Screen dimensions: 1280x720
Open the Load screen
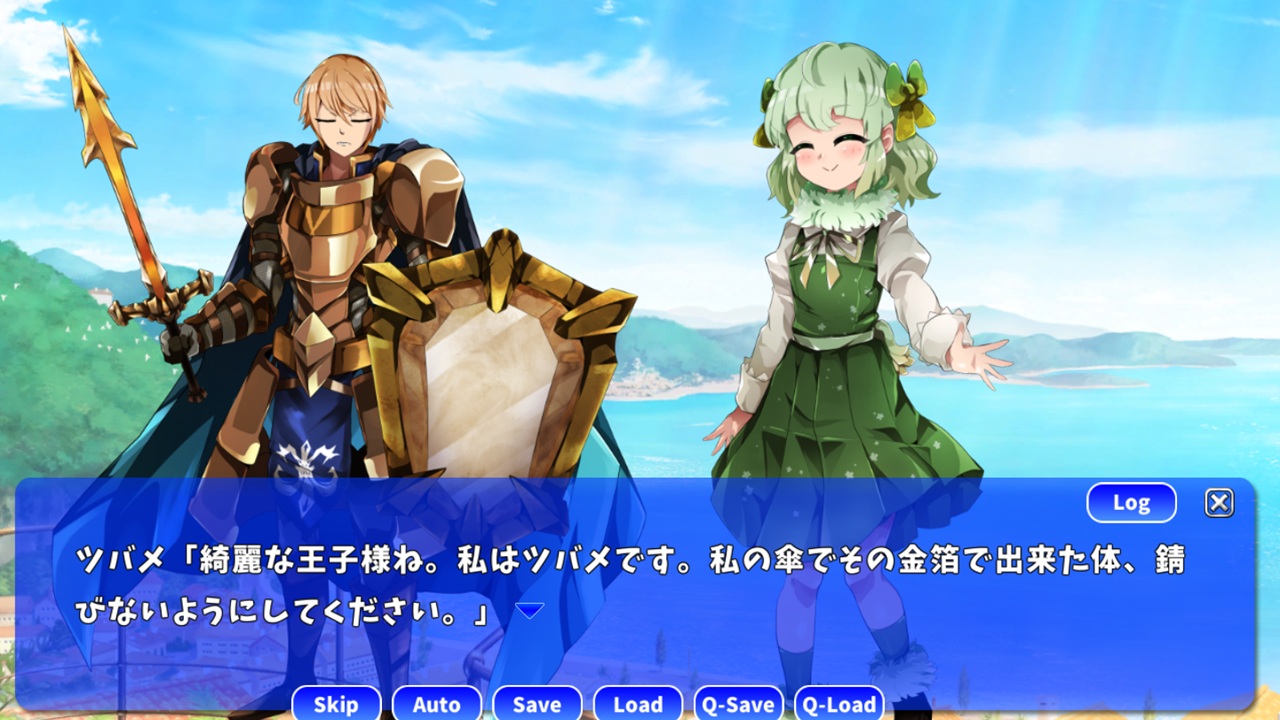pos(638,703)
